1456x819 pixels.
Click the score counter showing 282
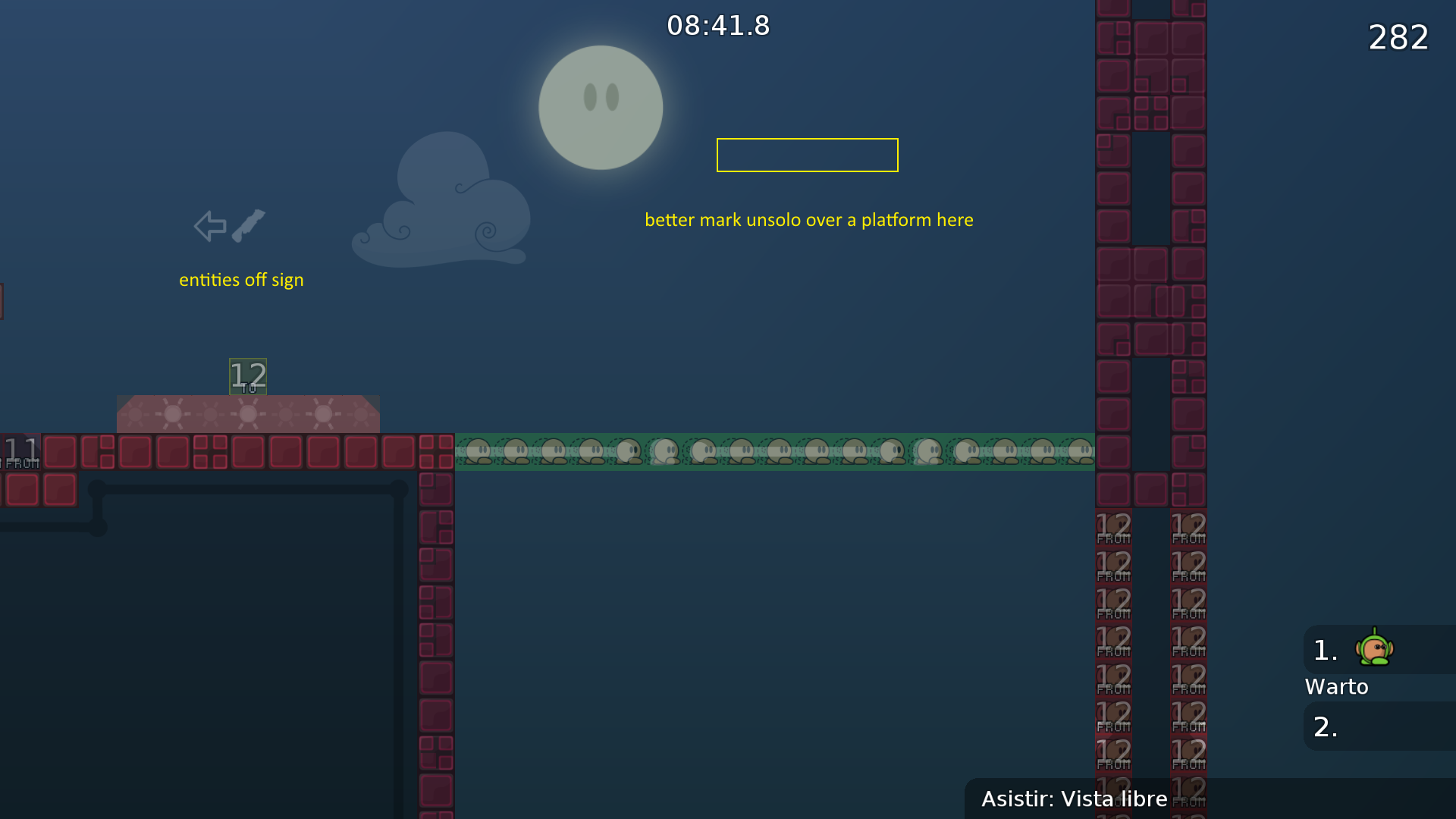click(x=1398, y=37)
